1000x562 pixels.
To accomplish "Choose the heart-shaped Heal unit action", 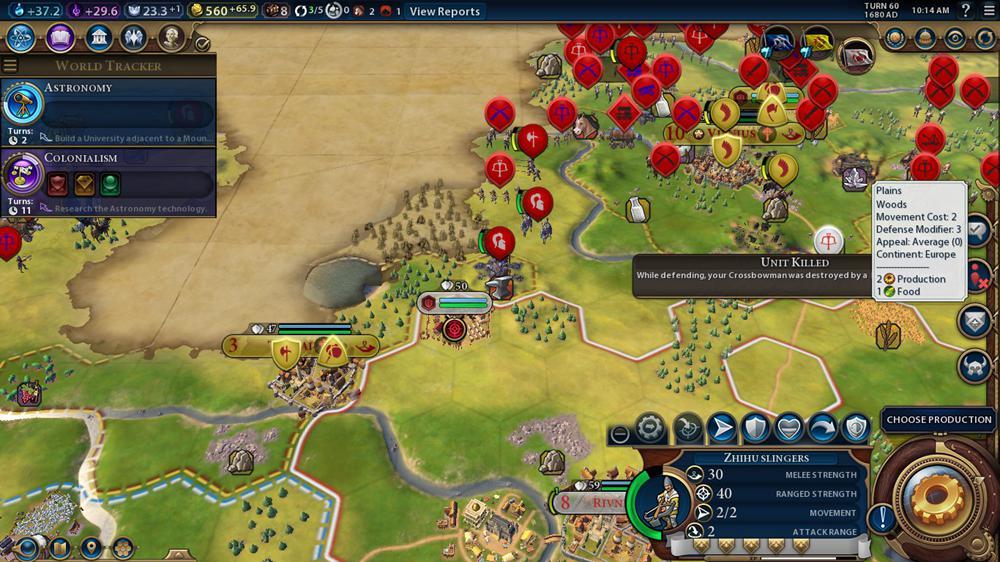I will (x=789, y=428).
